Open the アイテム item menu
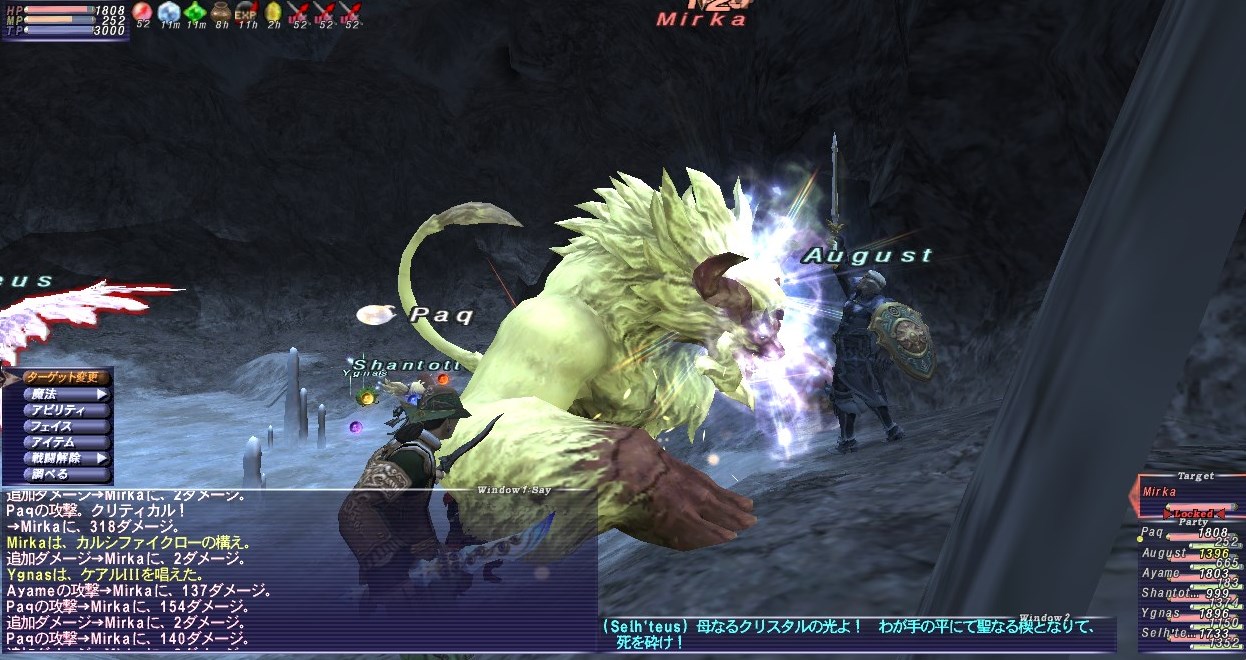Screen dimensions: 1246x660 coord(66,442)
